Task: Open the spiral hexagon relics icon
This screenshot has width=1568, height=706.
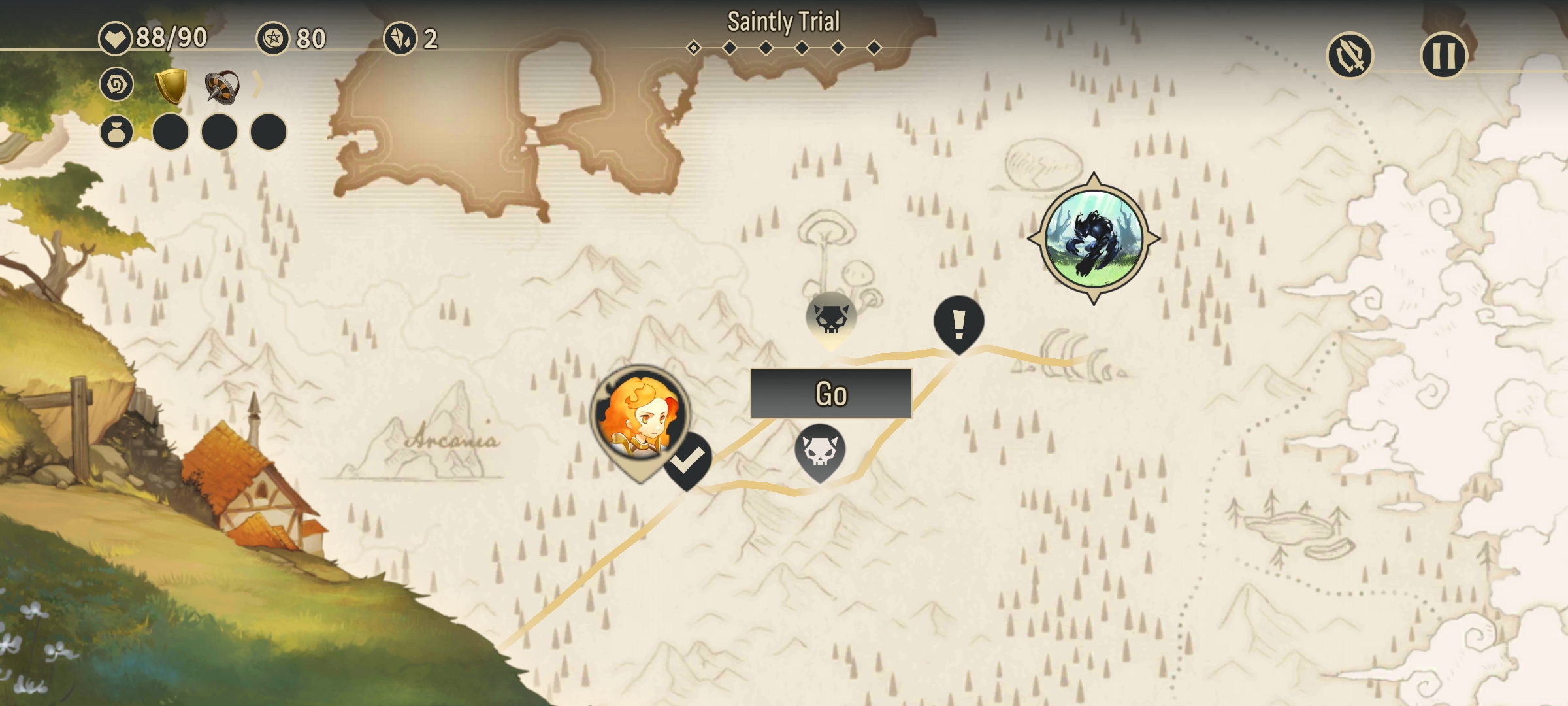Action: pos(117,85)
